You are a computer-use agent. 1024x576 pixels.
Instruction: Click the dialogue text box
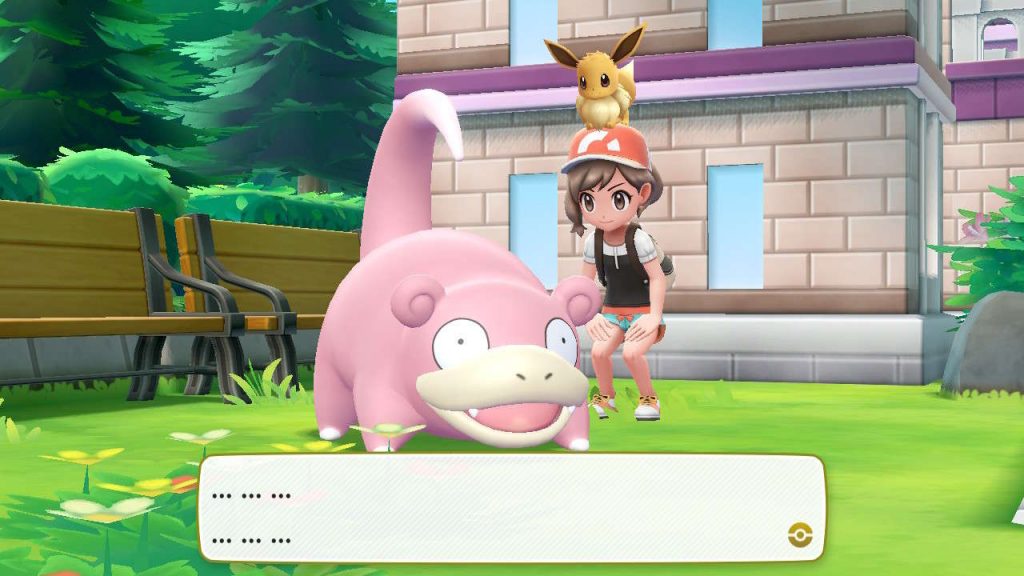pos(511,507)
